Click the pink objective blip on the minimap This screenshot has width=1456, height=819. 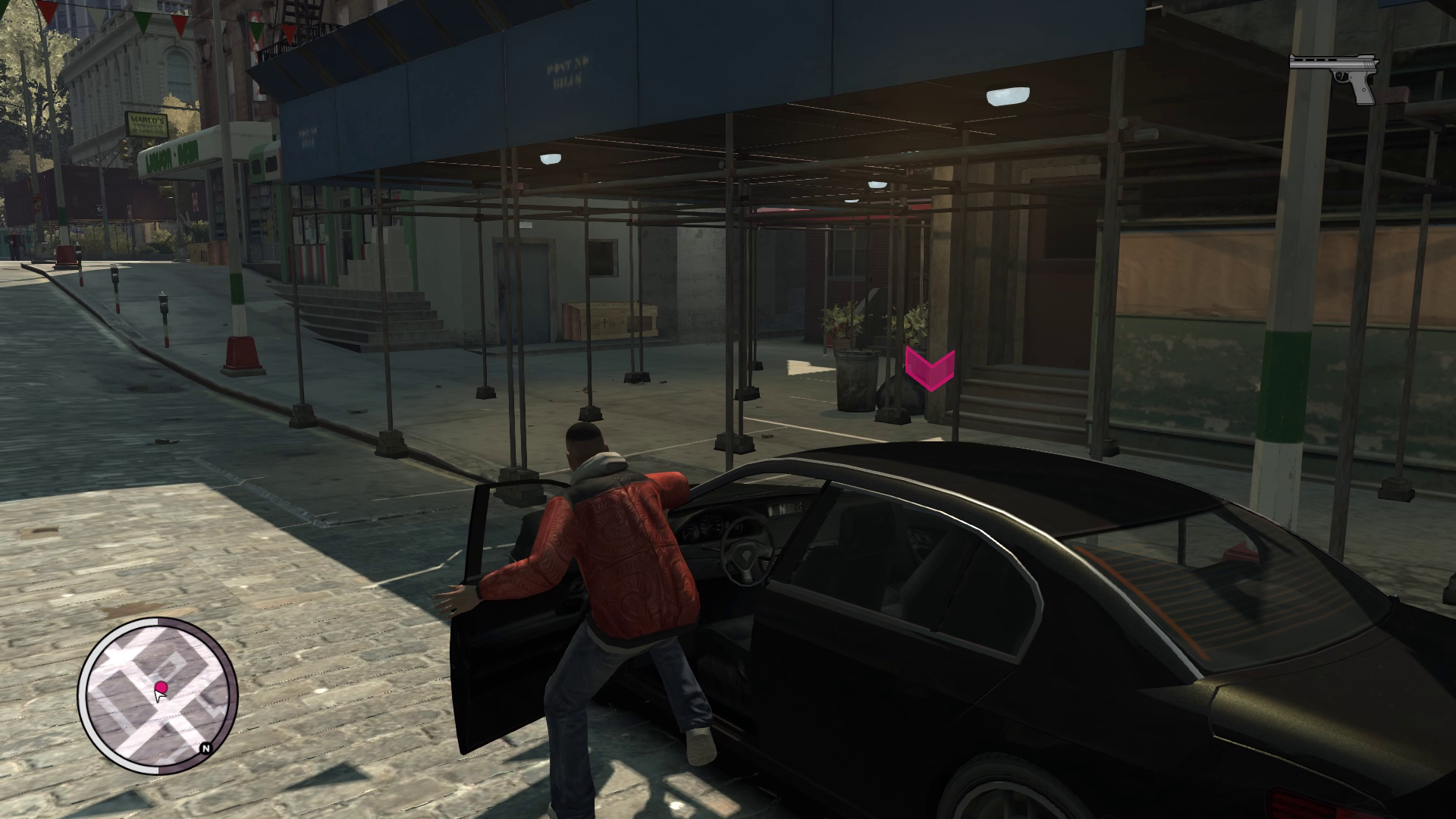[x=161, y=687]
